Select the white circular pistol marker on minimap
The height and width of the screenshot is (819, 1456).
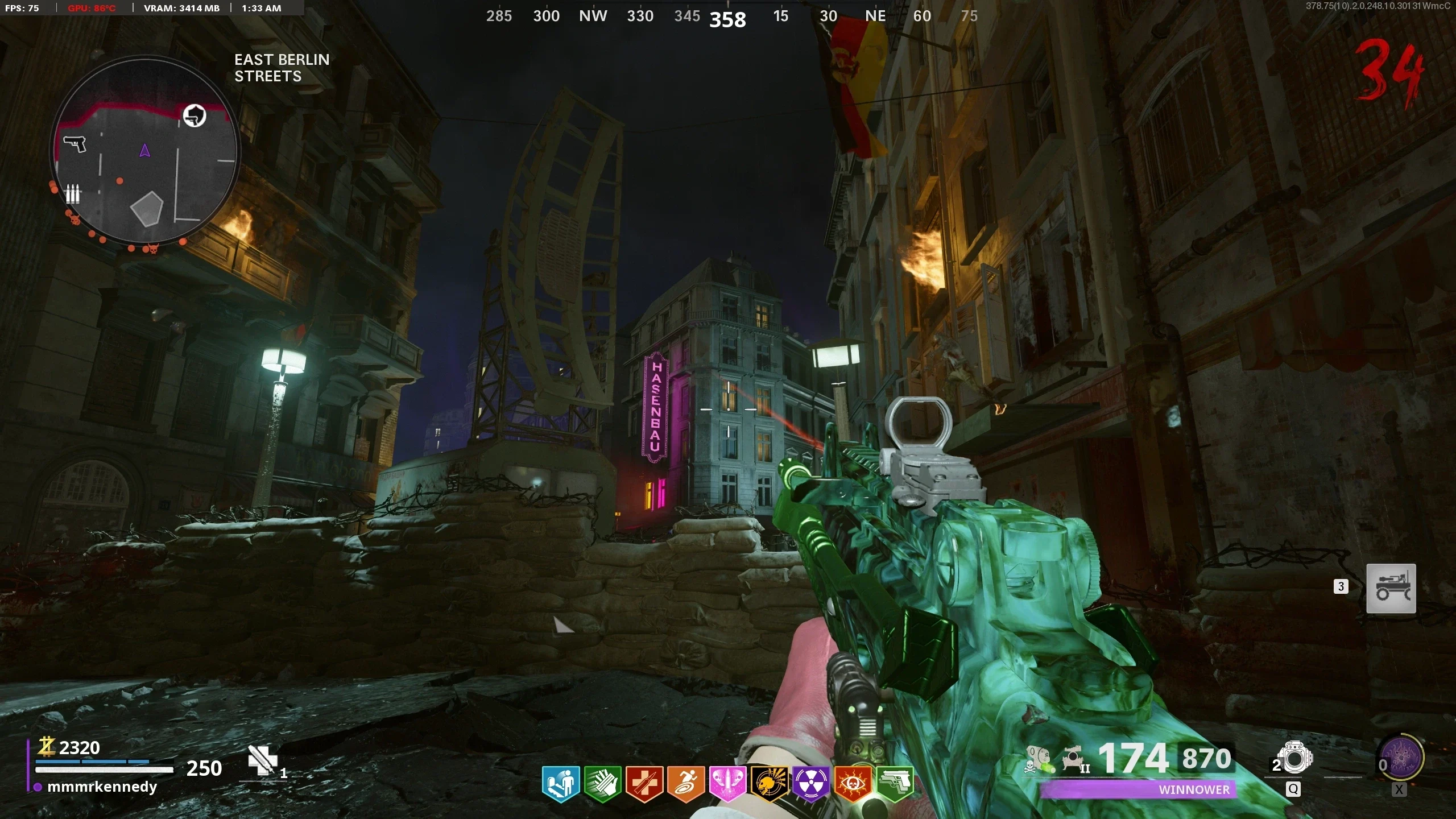coord(195,116)
